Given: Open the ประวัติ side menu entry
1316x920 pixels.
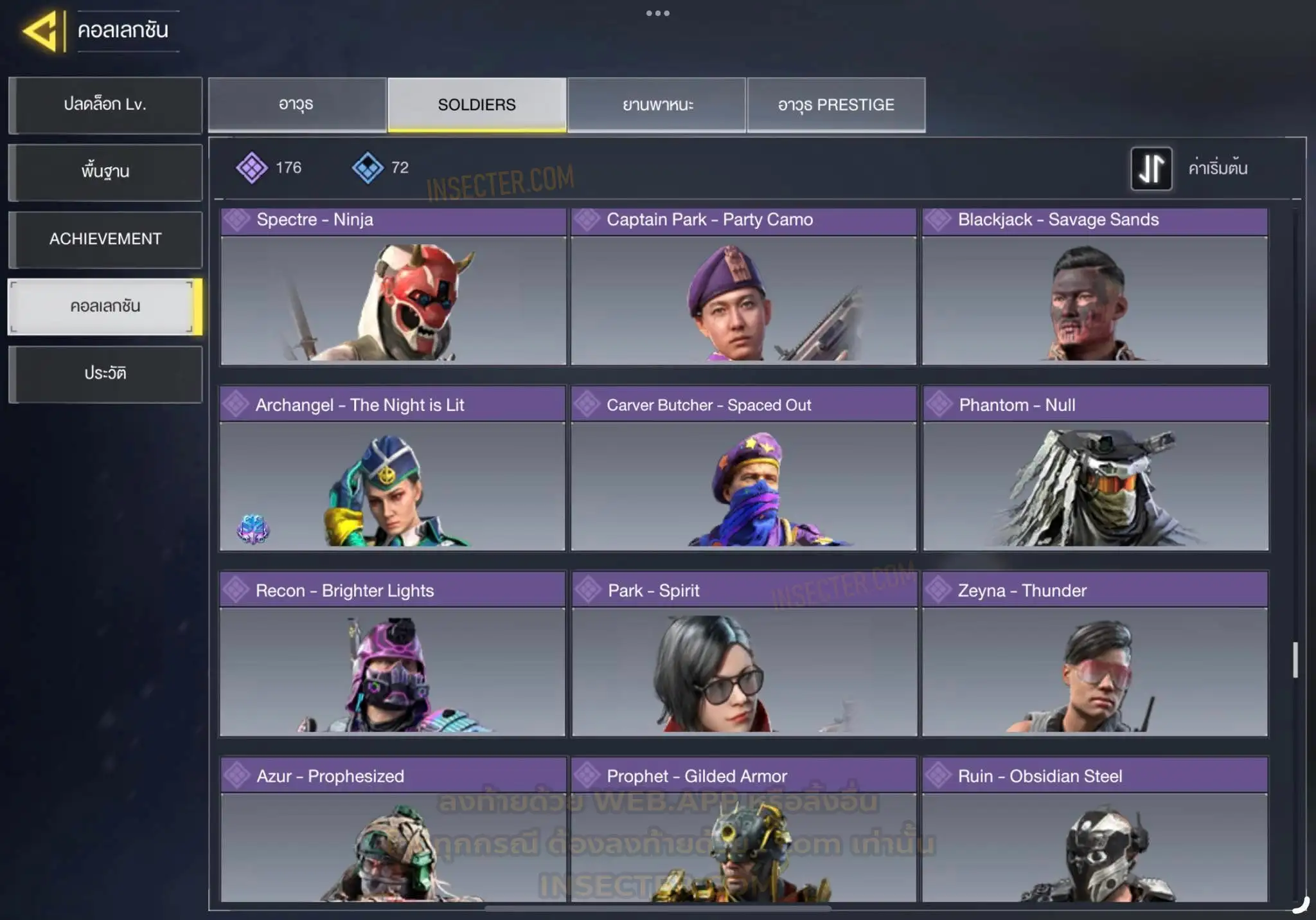Looking at the screenshot, I should click(105, 374).
